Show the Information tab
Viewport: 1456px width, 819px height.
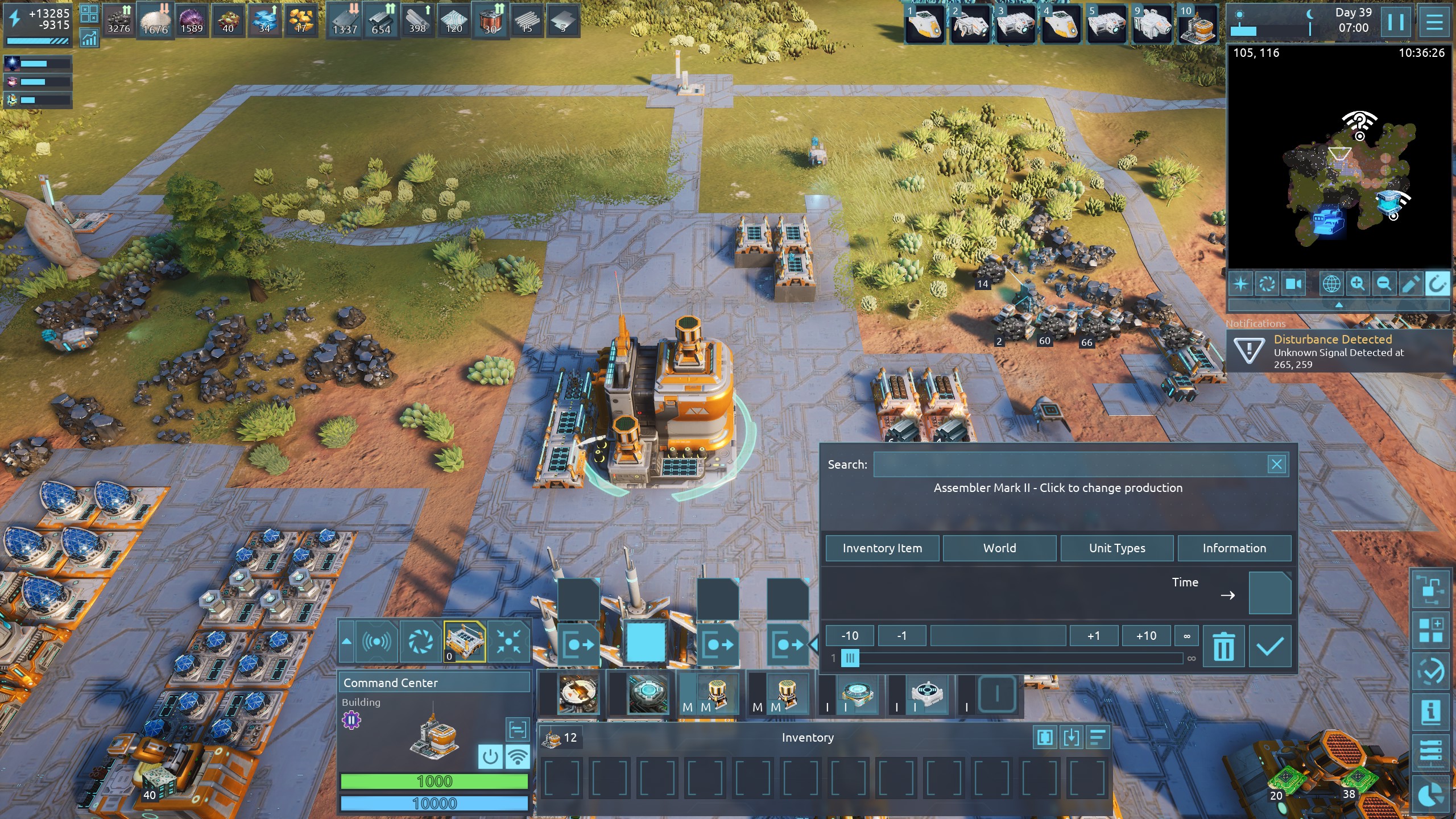[1234, 548]
